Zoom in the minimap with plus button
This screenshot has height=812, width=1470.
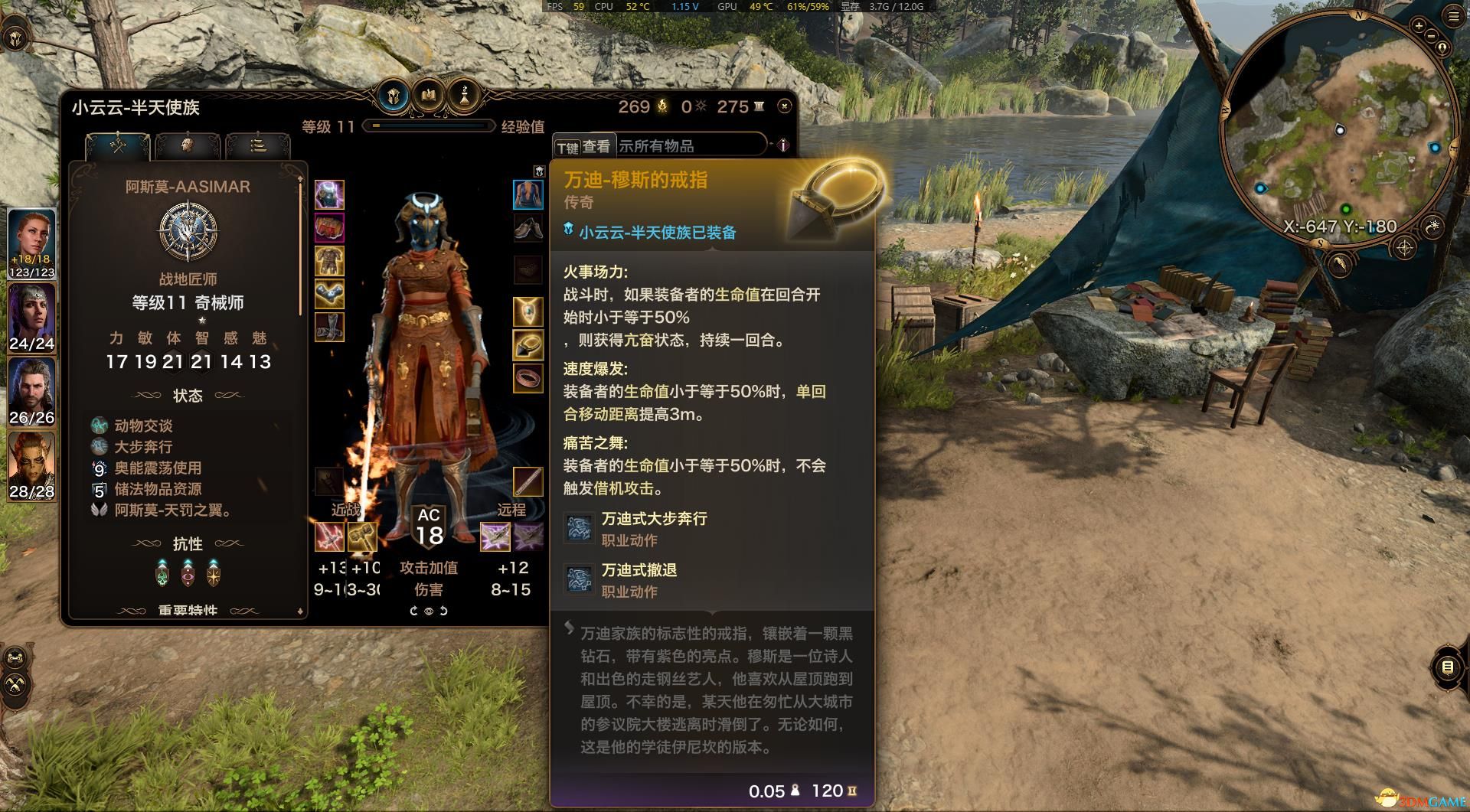click(1419, 26)
